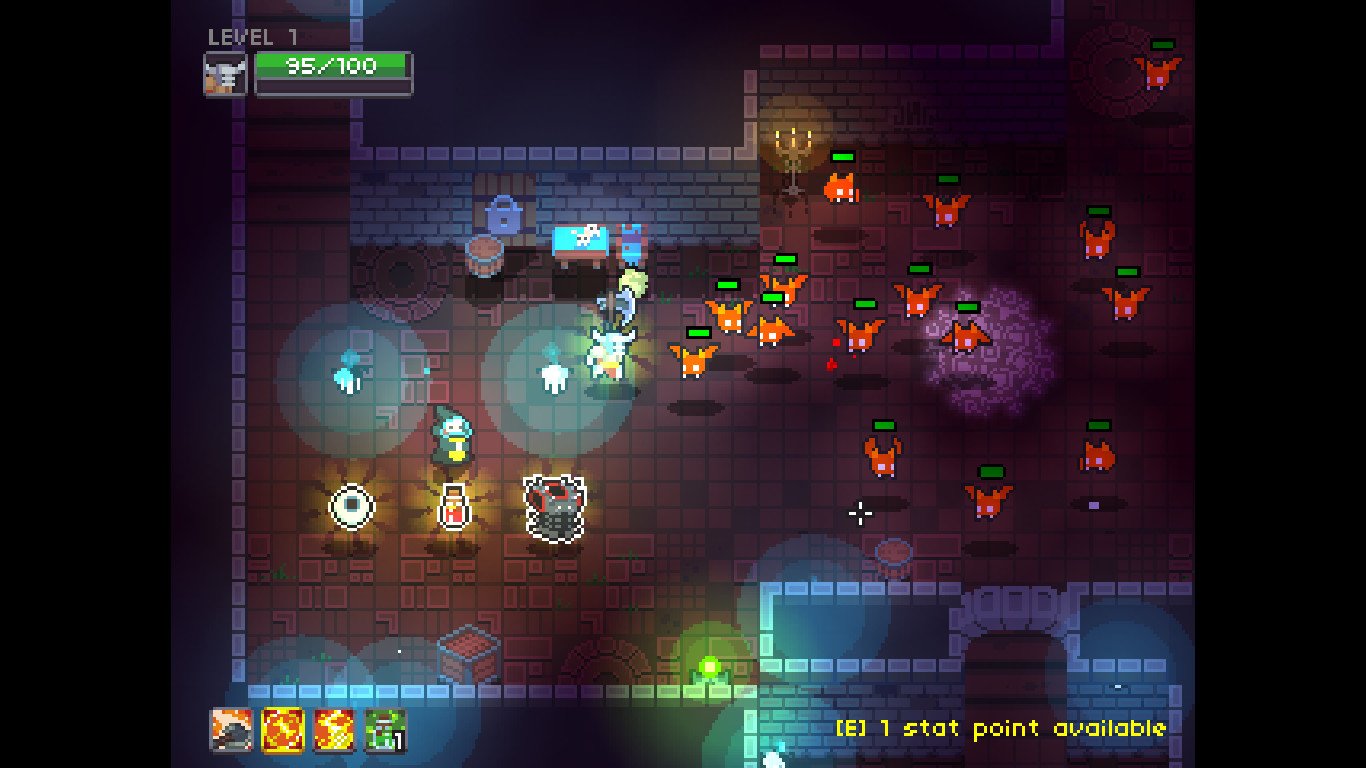
Task: Click the green 95/100 health bar
Action: pos(333,68)
